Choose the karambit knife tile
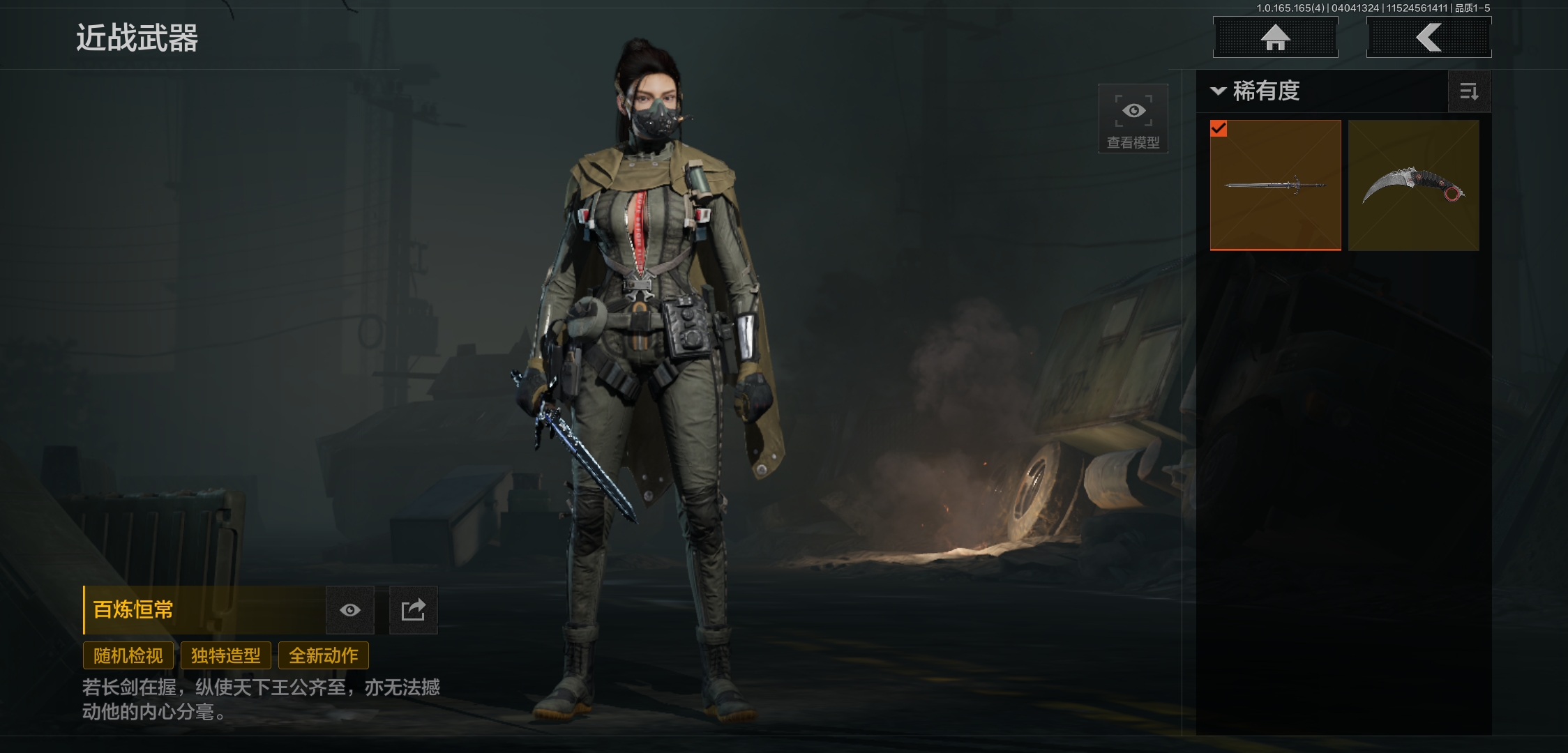The height and width of the screenshot is (753, 1568). 1413,185
